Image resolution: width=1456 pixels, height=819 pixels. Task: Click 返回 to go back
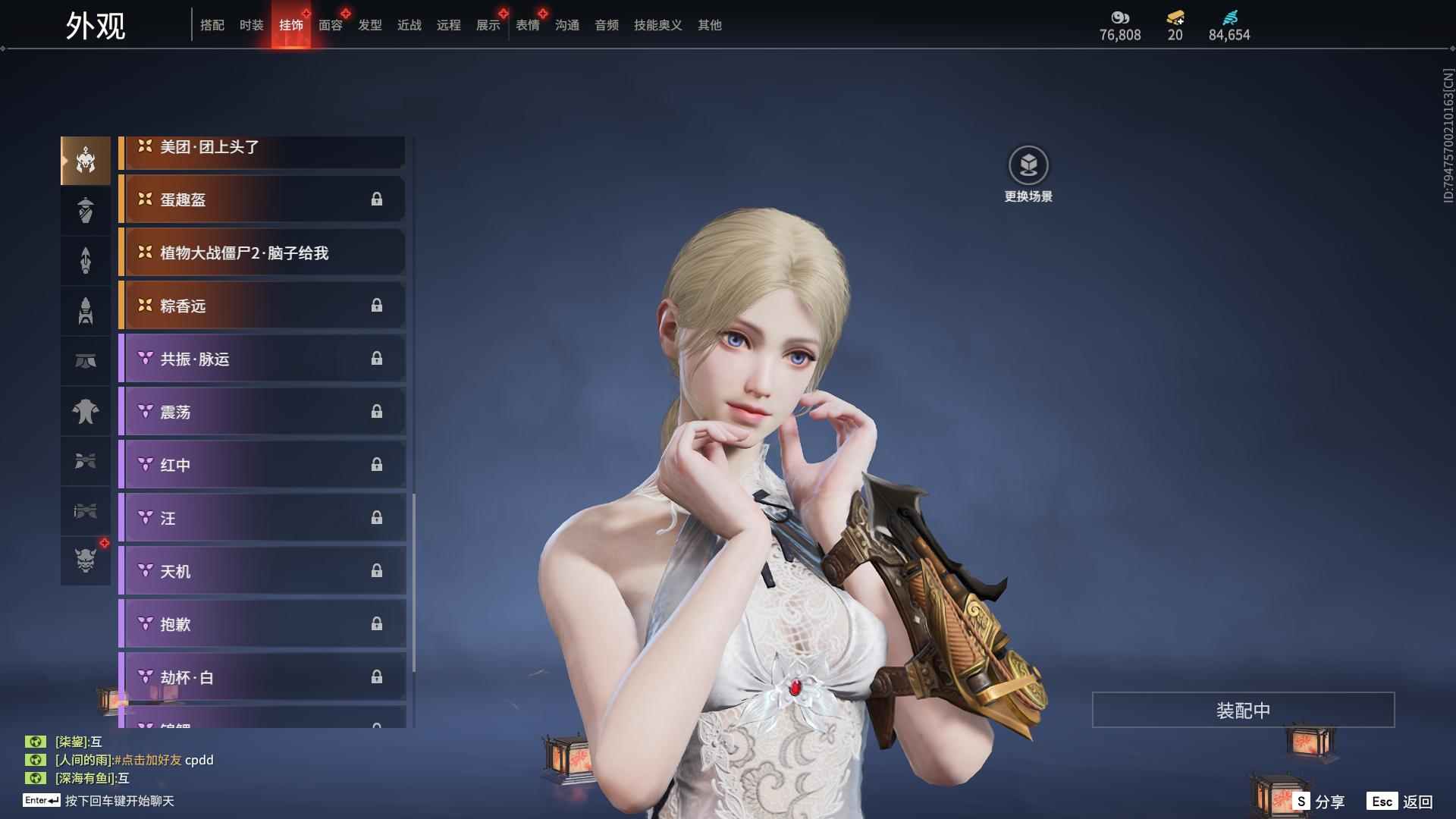coord(1401,802)
